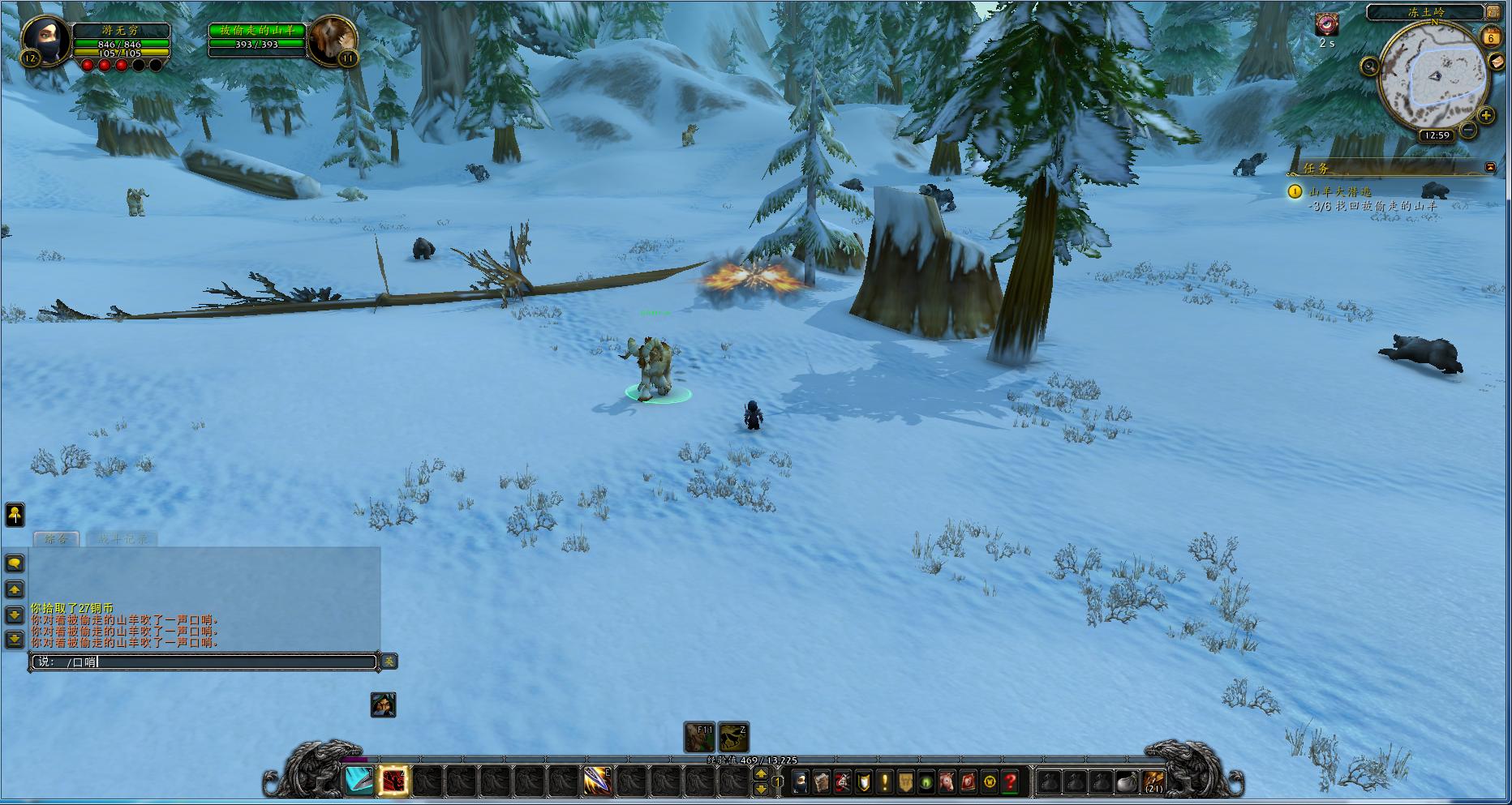The image size is (1512, 805).
Task: Open the social friends button above chat
Action: (15, 514)
